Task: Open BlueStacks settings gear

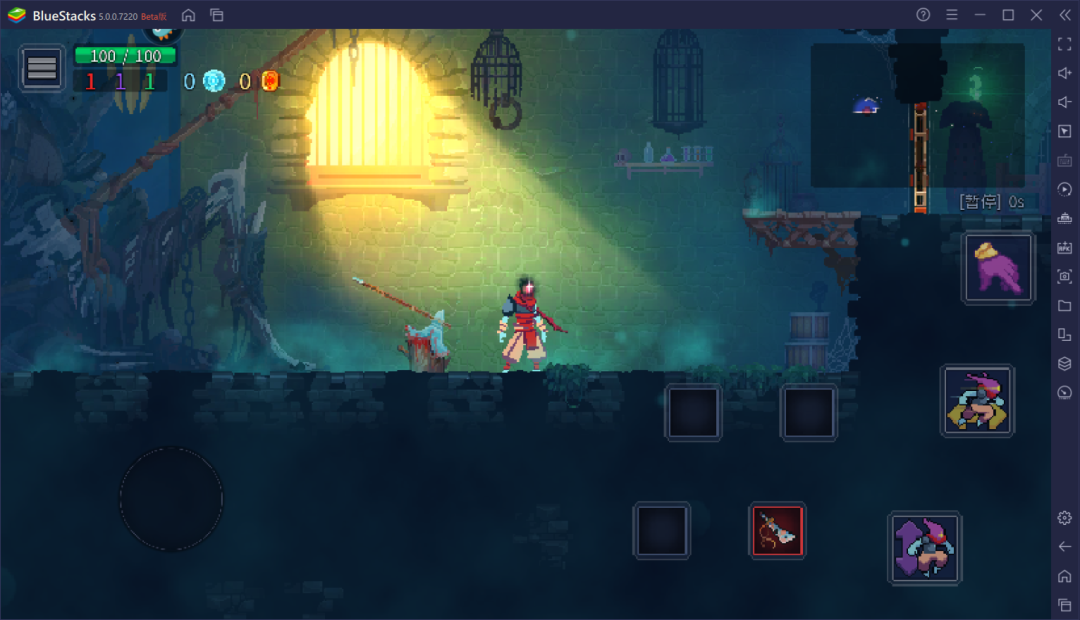Action: [x=1064, y=517]
